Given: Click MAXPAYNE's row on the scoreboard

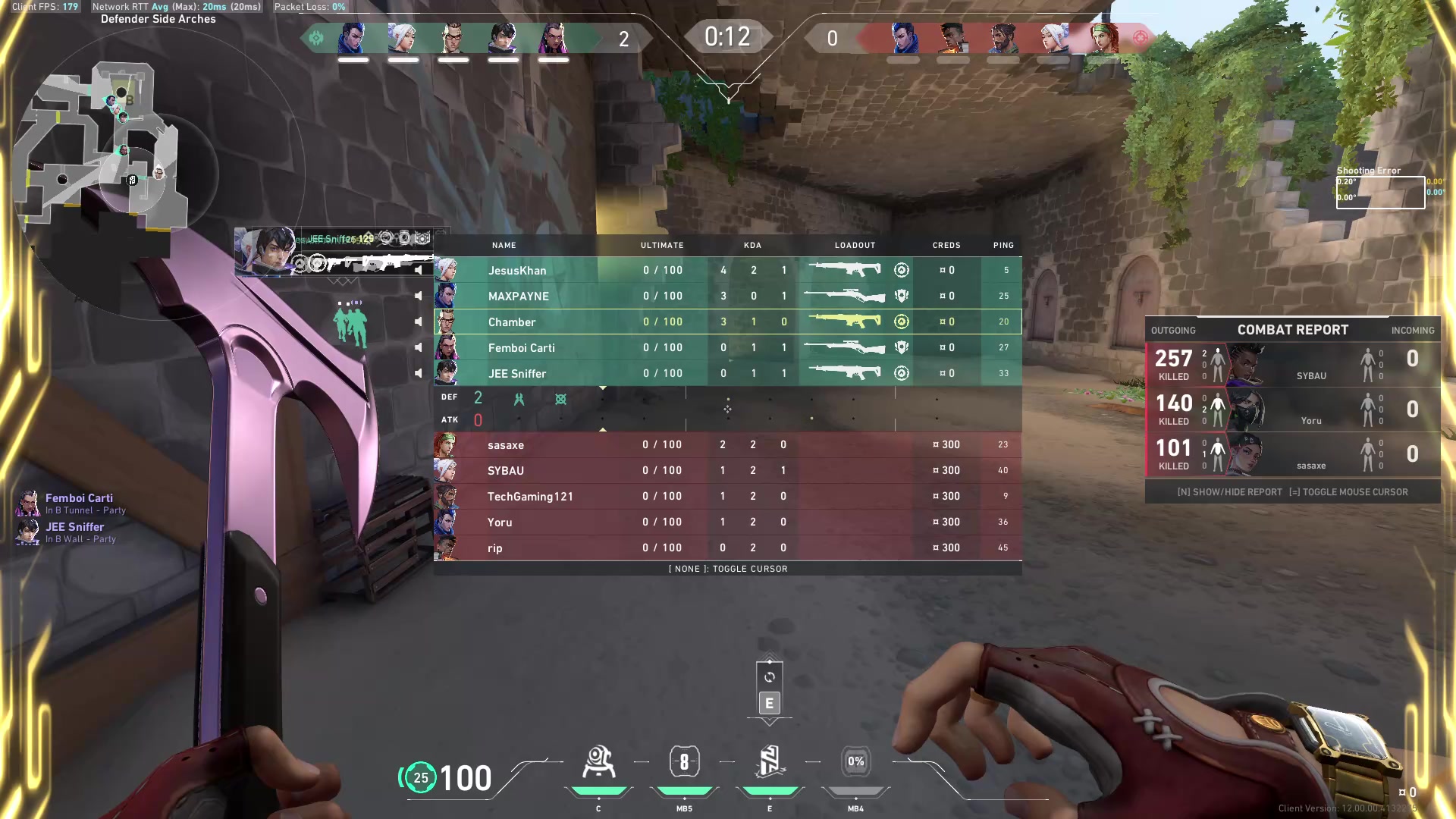Looking at the screenshot, I should [727, 296].
